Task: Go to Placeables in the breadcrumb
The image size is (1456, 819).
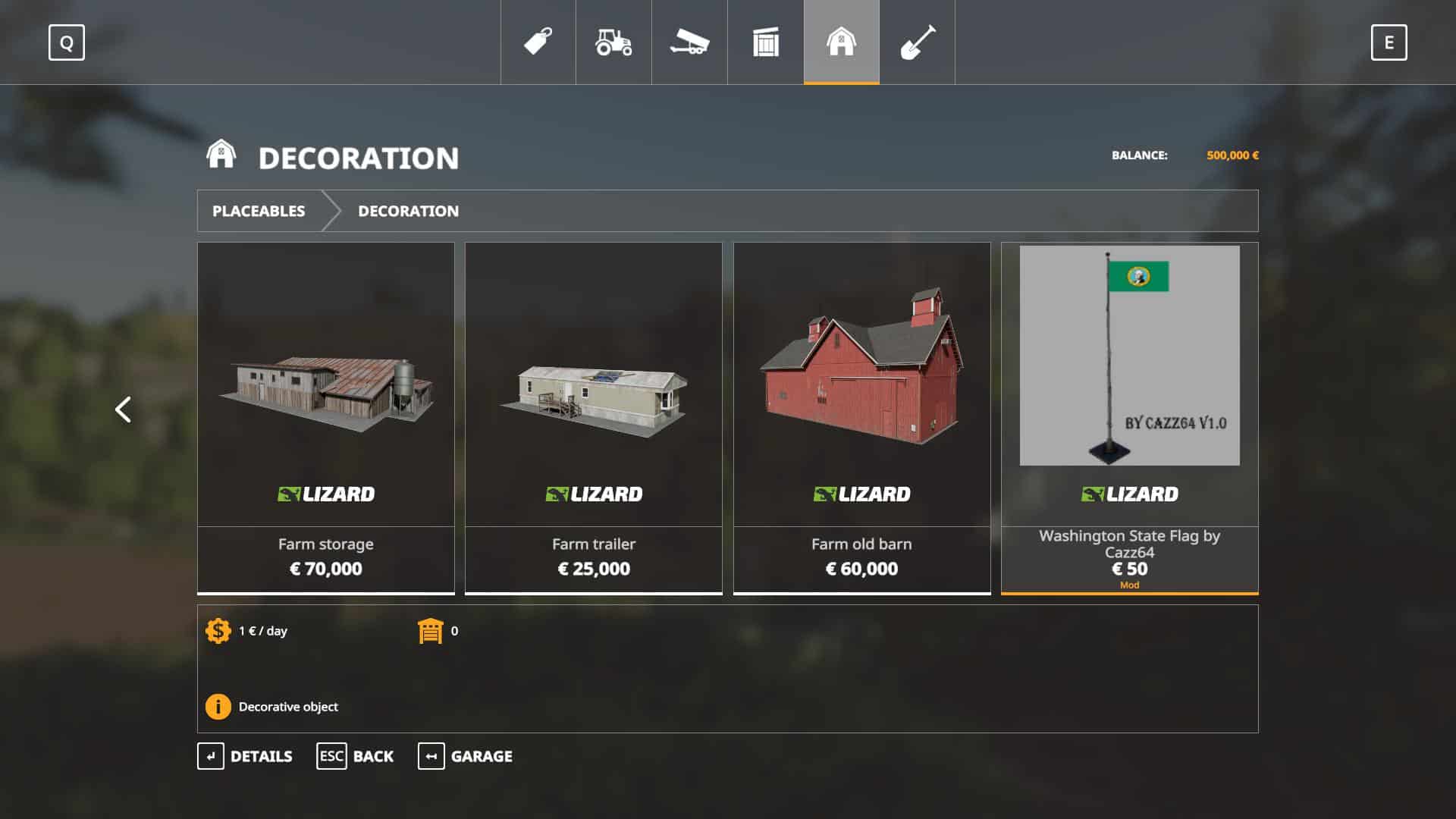Action: tap(259, 211)
